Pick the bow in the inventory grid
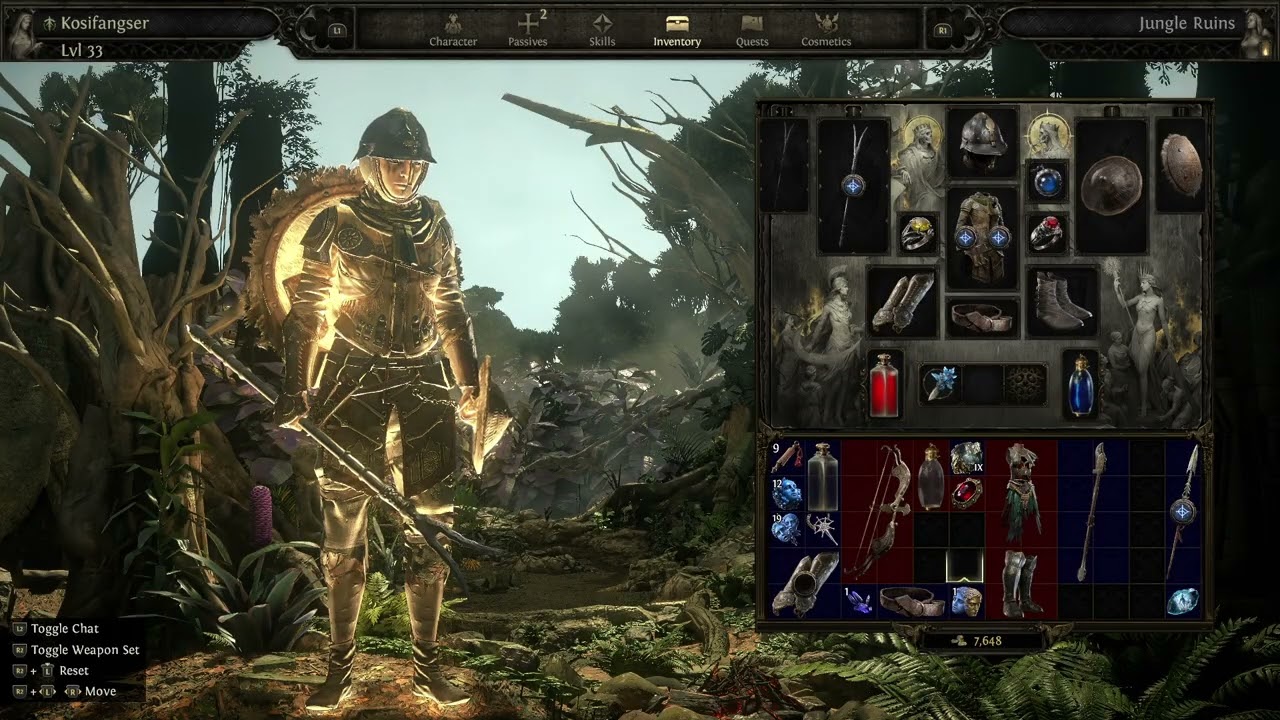This screenshot has width=1280, height=720. [877, 510]
